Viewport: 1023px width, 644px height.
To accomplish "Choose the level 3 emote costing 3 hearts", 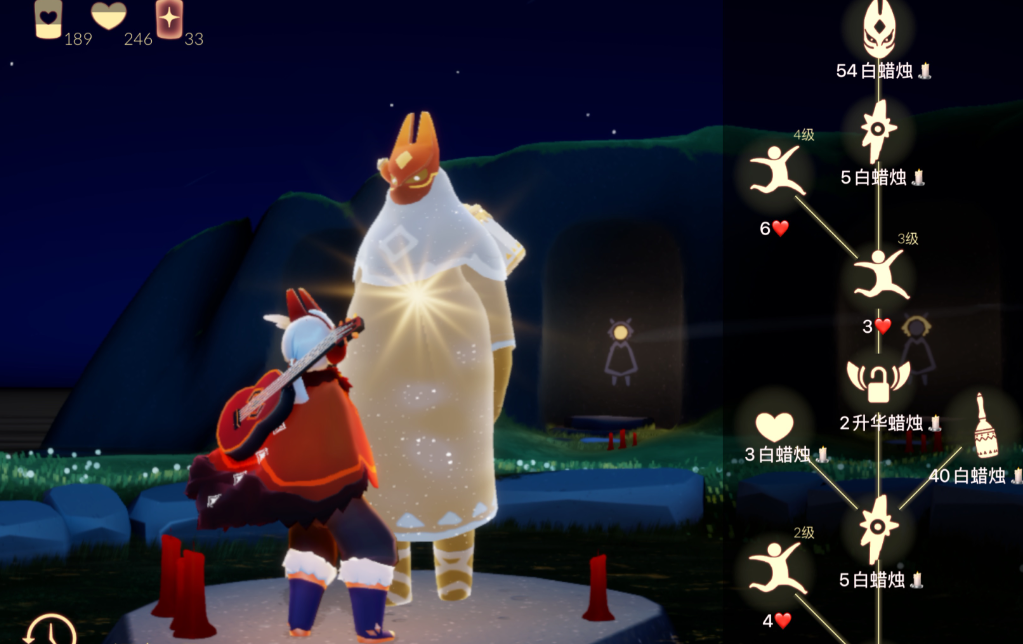I will click(x=880, y=274).
